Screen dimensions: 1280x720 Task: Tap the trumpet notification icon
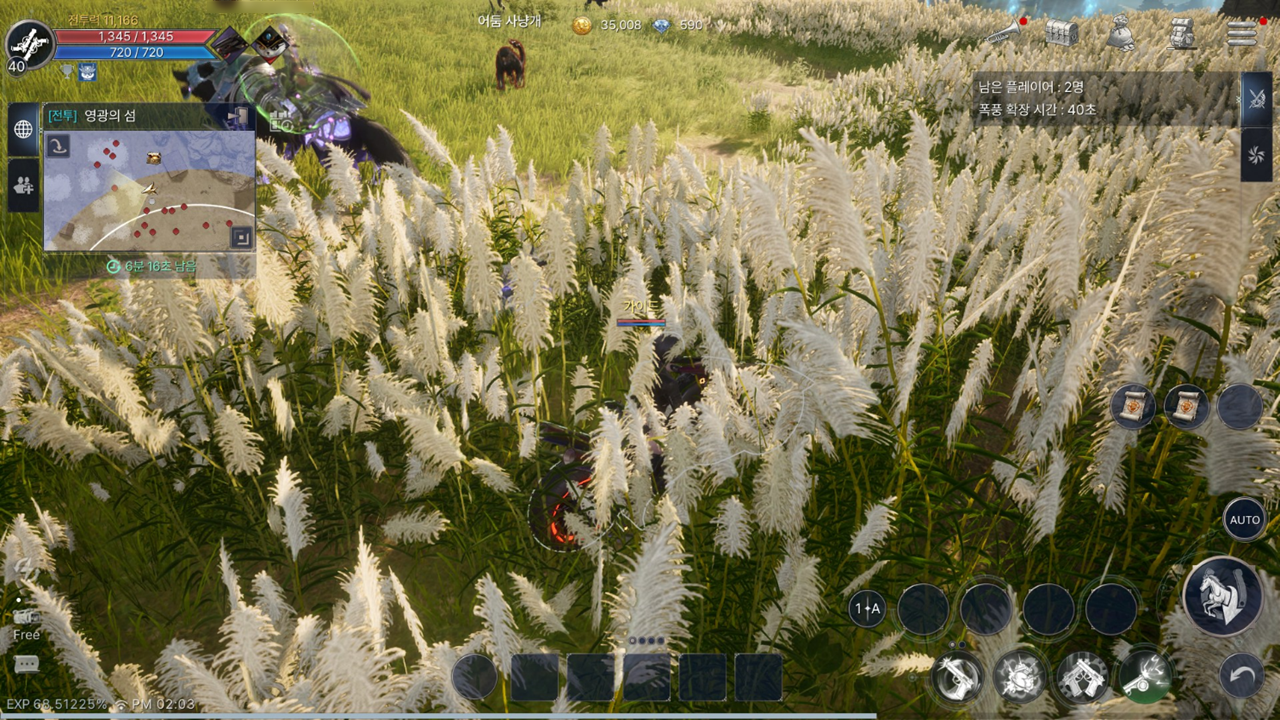click(1003, 33)
